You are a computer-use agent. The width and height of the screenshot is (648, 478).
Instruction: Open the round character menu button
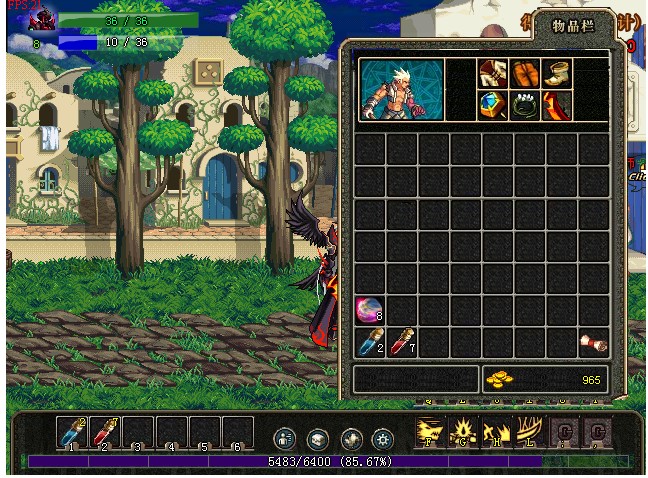[285, 438]
